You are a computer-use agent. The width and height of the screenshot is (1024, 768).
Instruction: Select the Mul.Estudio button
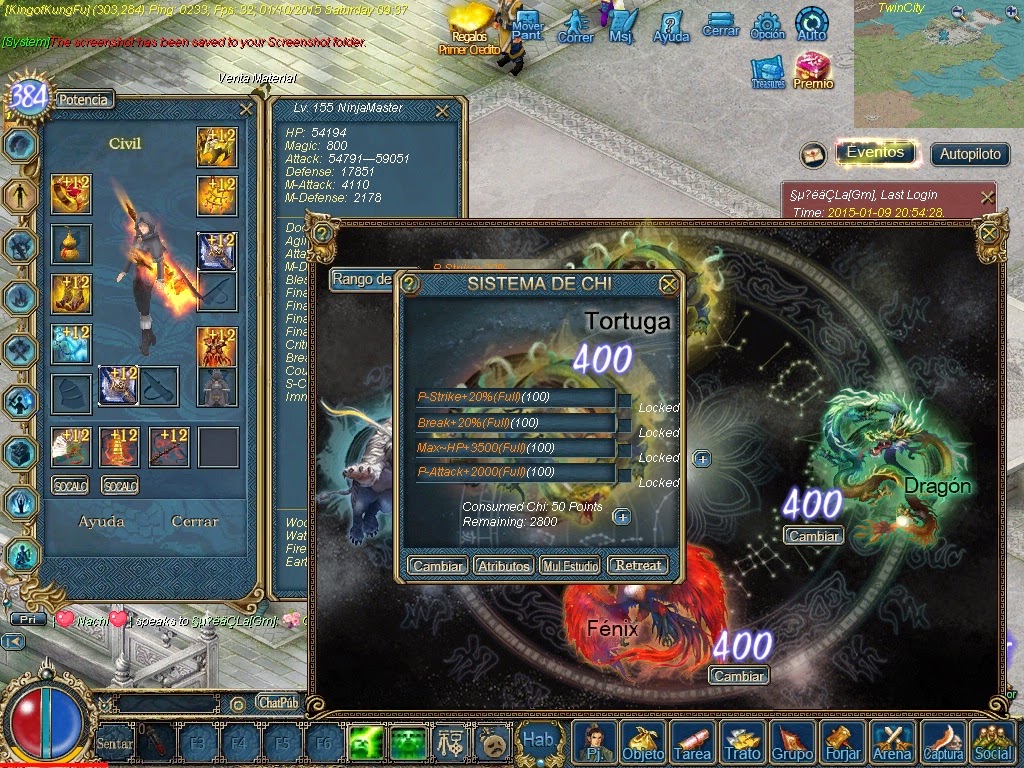tap(570, 565)
